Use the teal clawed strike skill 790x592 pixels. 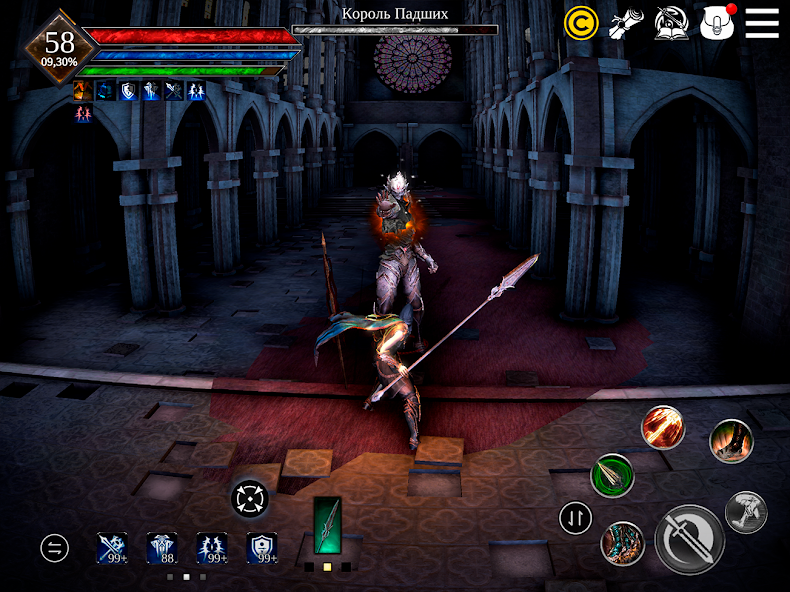click(622, 544)
